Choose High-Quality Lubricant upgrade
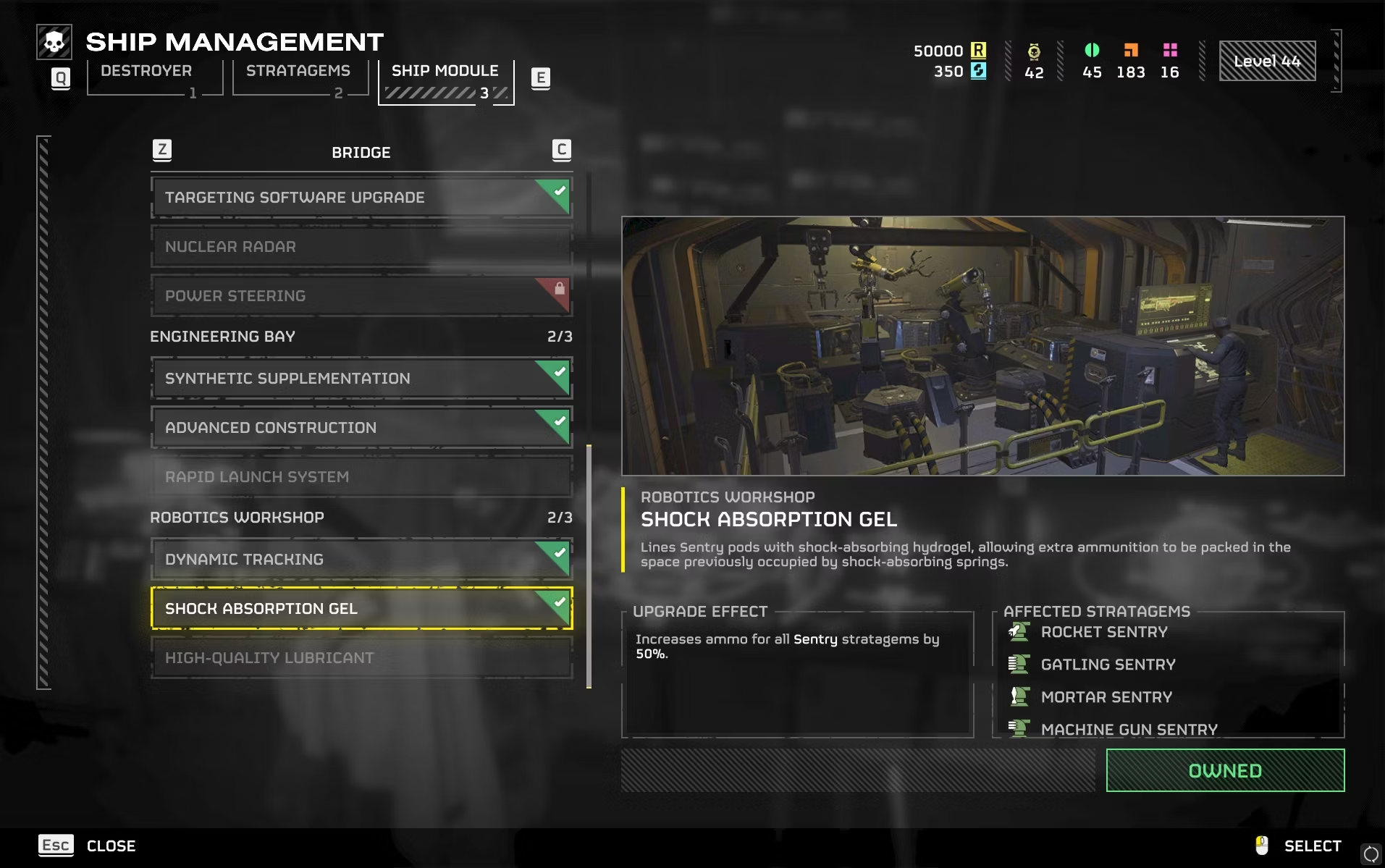The height and width of the screenshot is (868, 1385). (361, 658)
